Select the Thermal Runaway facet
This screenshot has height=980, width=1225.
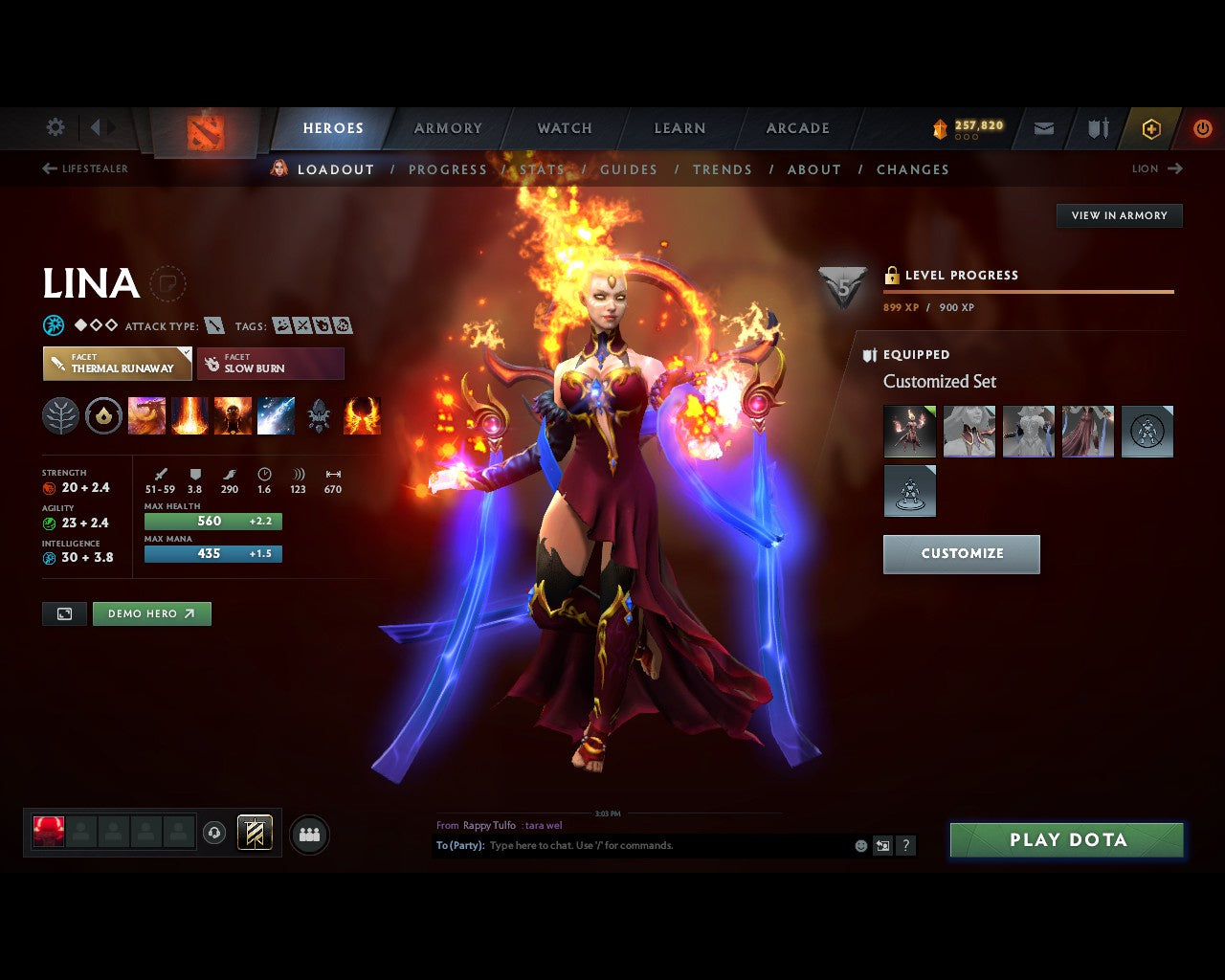tap(117, 364)
